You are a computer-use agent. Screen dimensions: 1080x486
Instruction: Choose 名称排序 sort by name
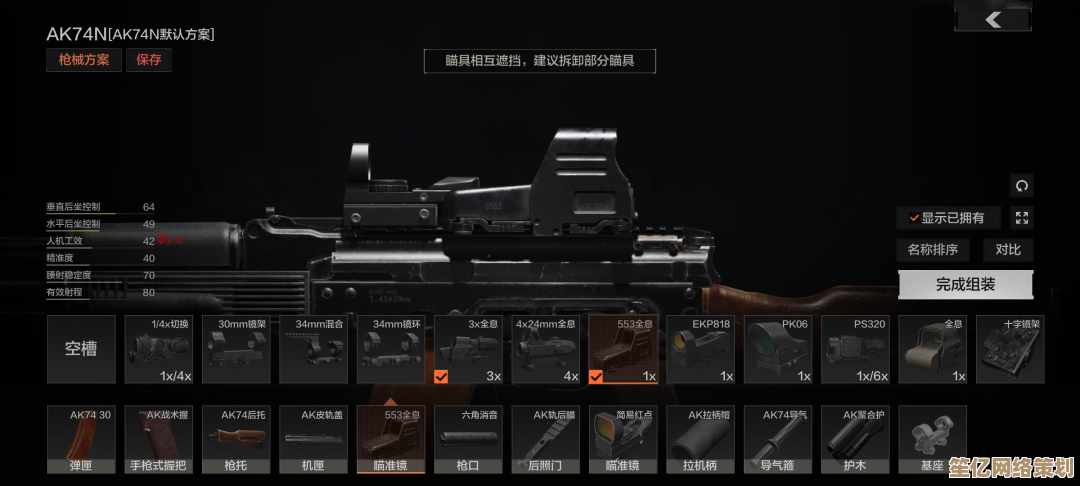(x=933, y=250)
